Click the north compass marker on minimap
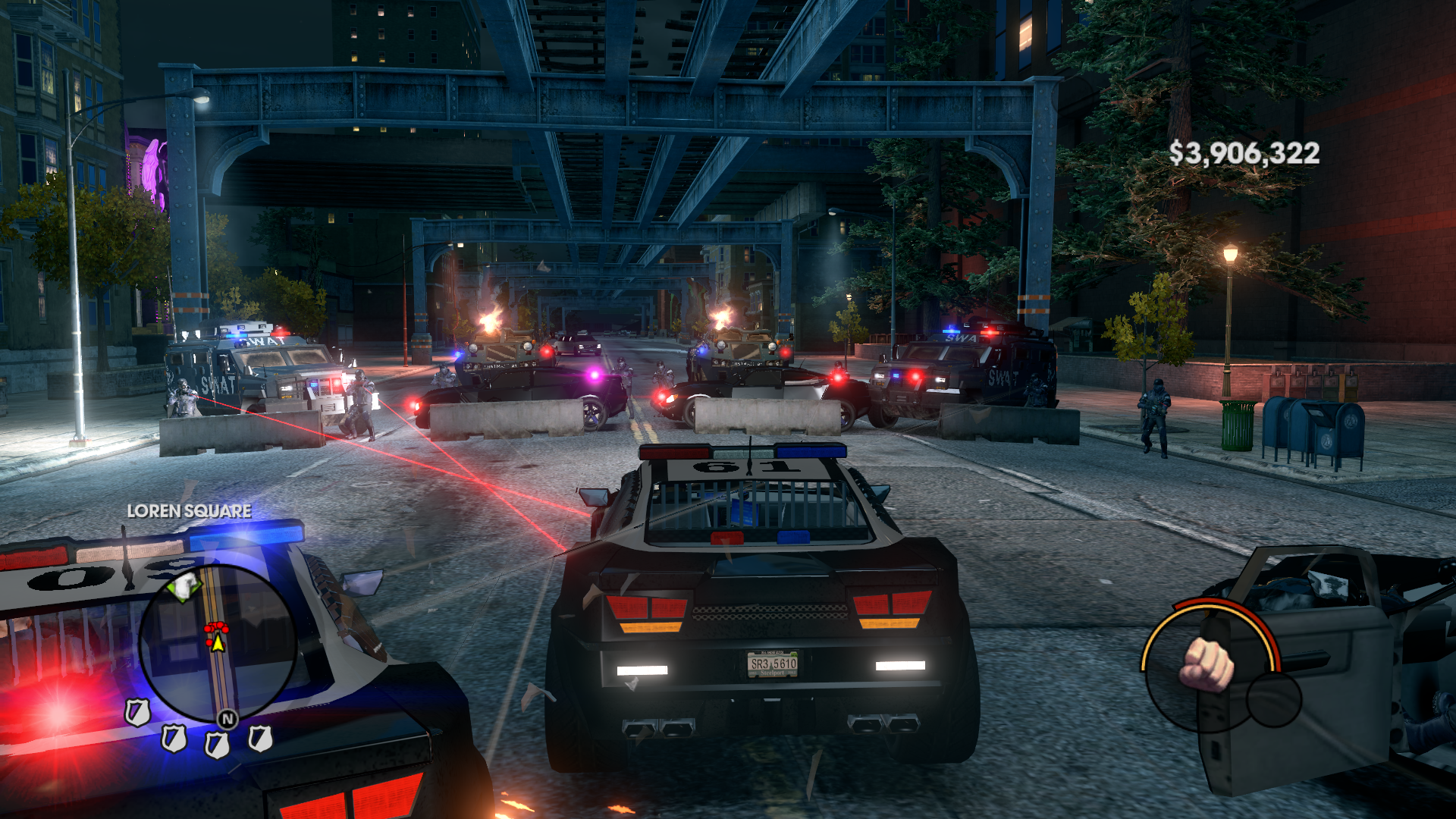Viewport: 1456px width, 819px height. tap(227, 718)
